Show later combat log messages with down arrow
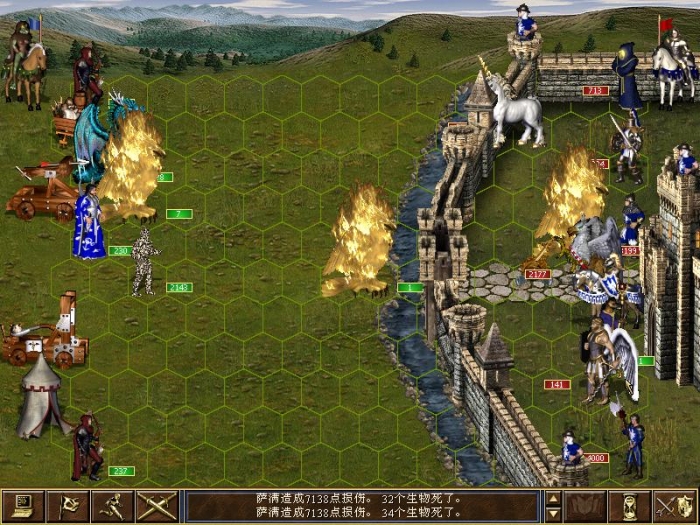Viewport: 700px width, 525px height. pyautogui.click(x=553, y=514)
